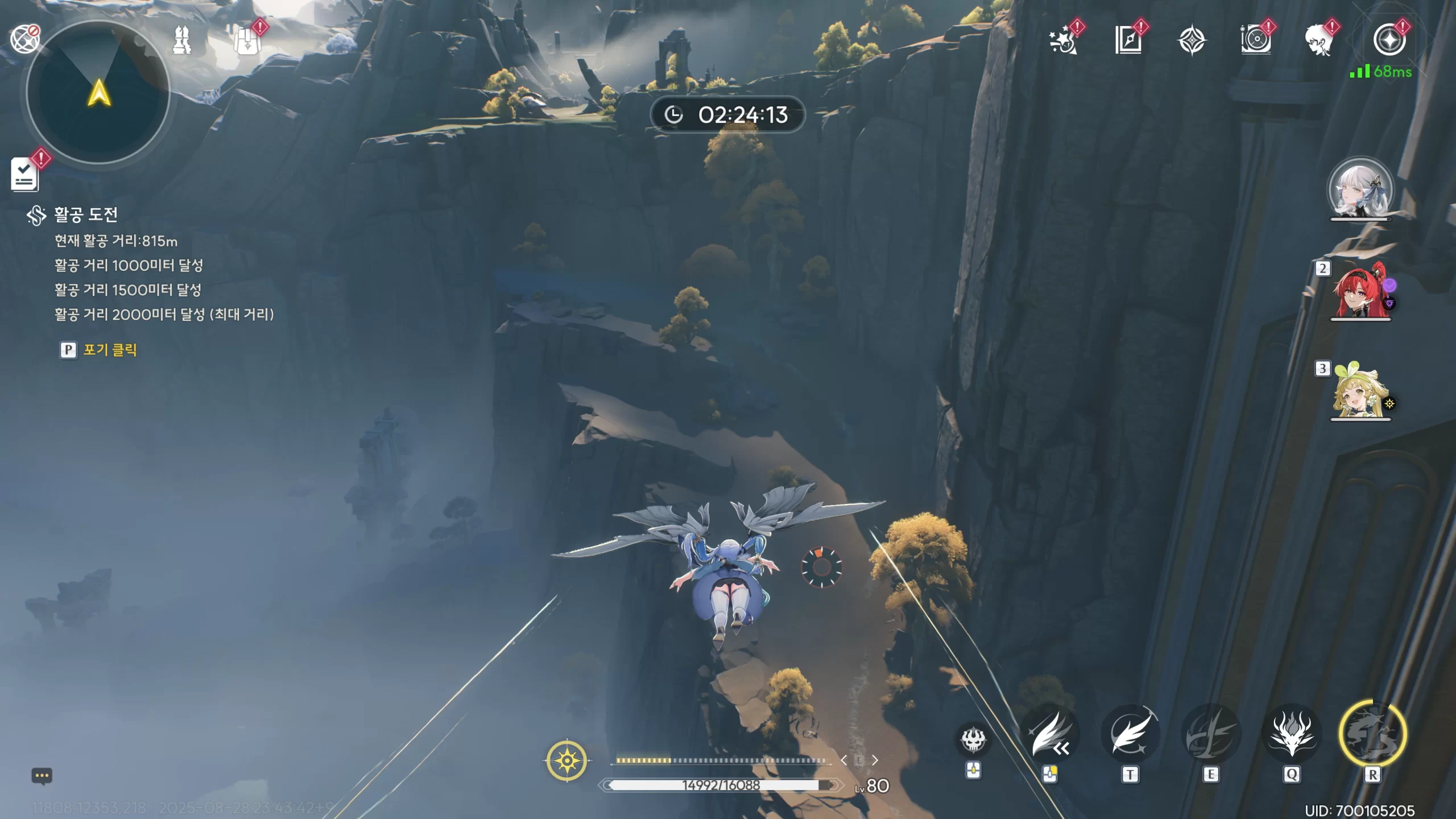Switch to the red-haired character
The height and width of the screenshot is (819, 1456).
tap(1360, 292)
